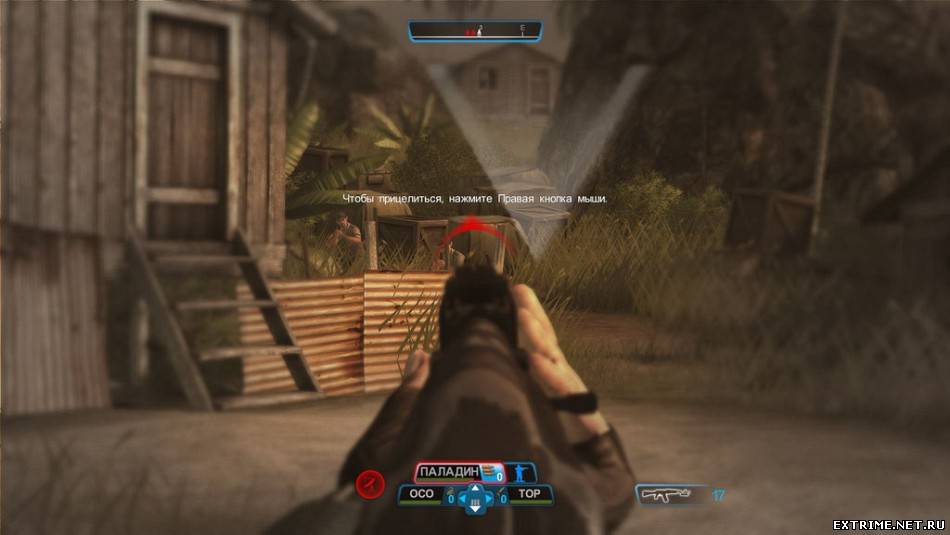Click the red circular status icon

click(x=370, y=486)
